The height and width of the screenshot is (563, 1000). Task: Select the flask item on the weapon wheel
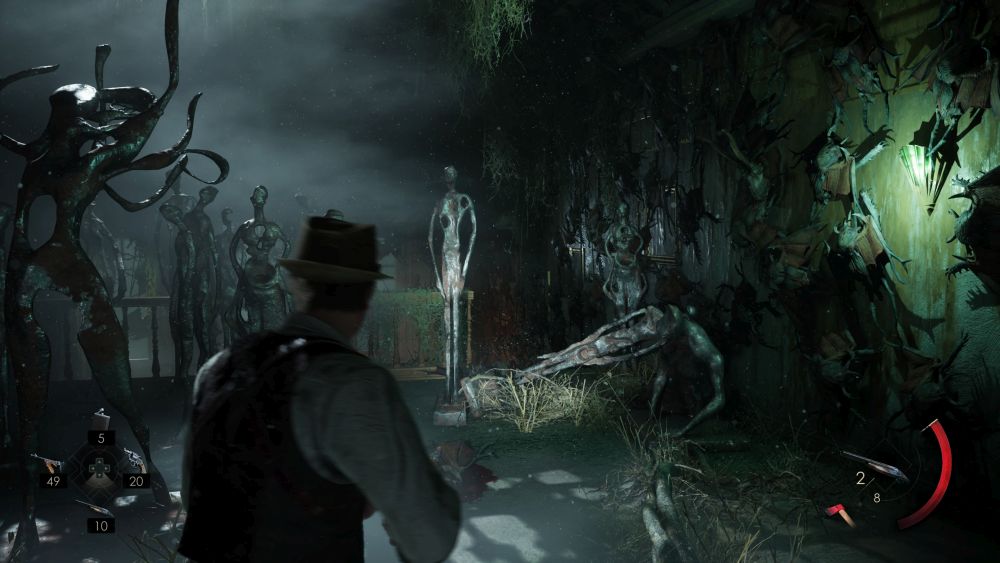pyautogui.click(x=100, y=419)
